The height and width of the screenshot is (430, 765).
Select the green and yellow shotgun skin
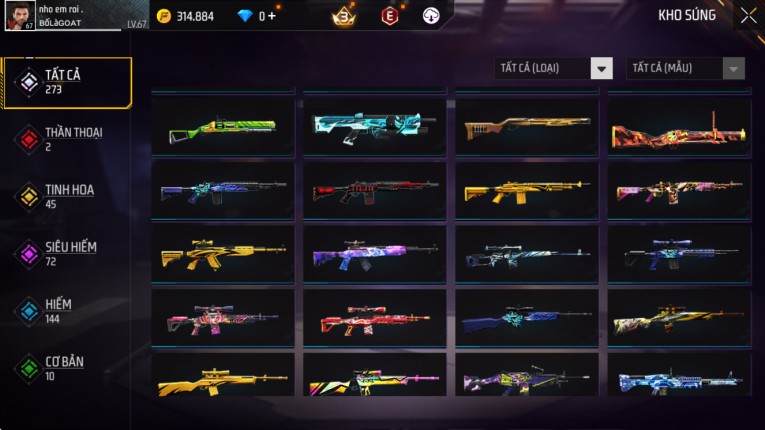223,127
